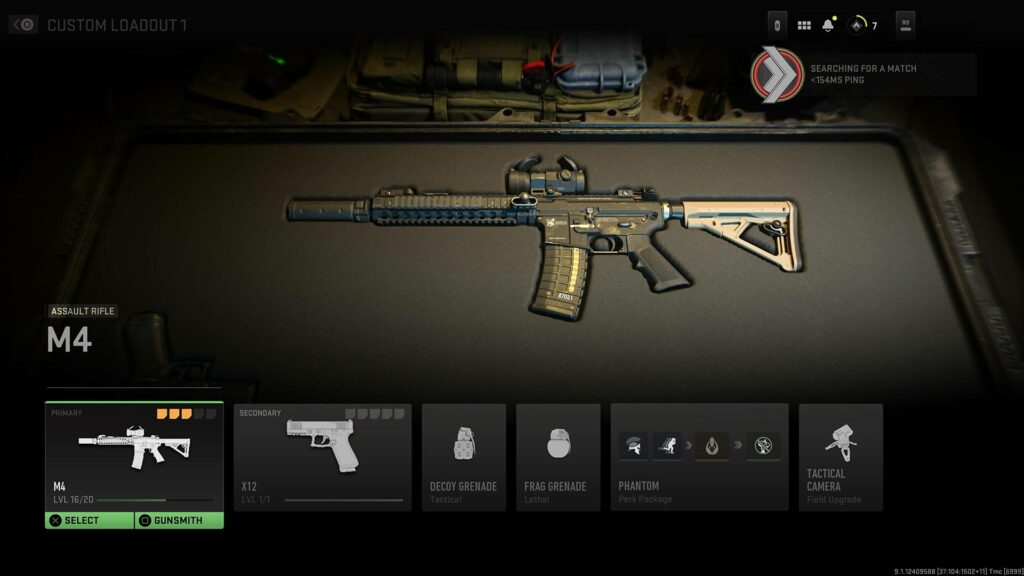
Task: Open the Frag Grenade lethal slot
Action: coord(557,457)
